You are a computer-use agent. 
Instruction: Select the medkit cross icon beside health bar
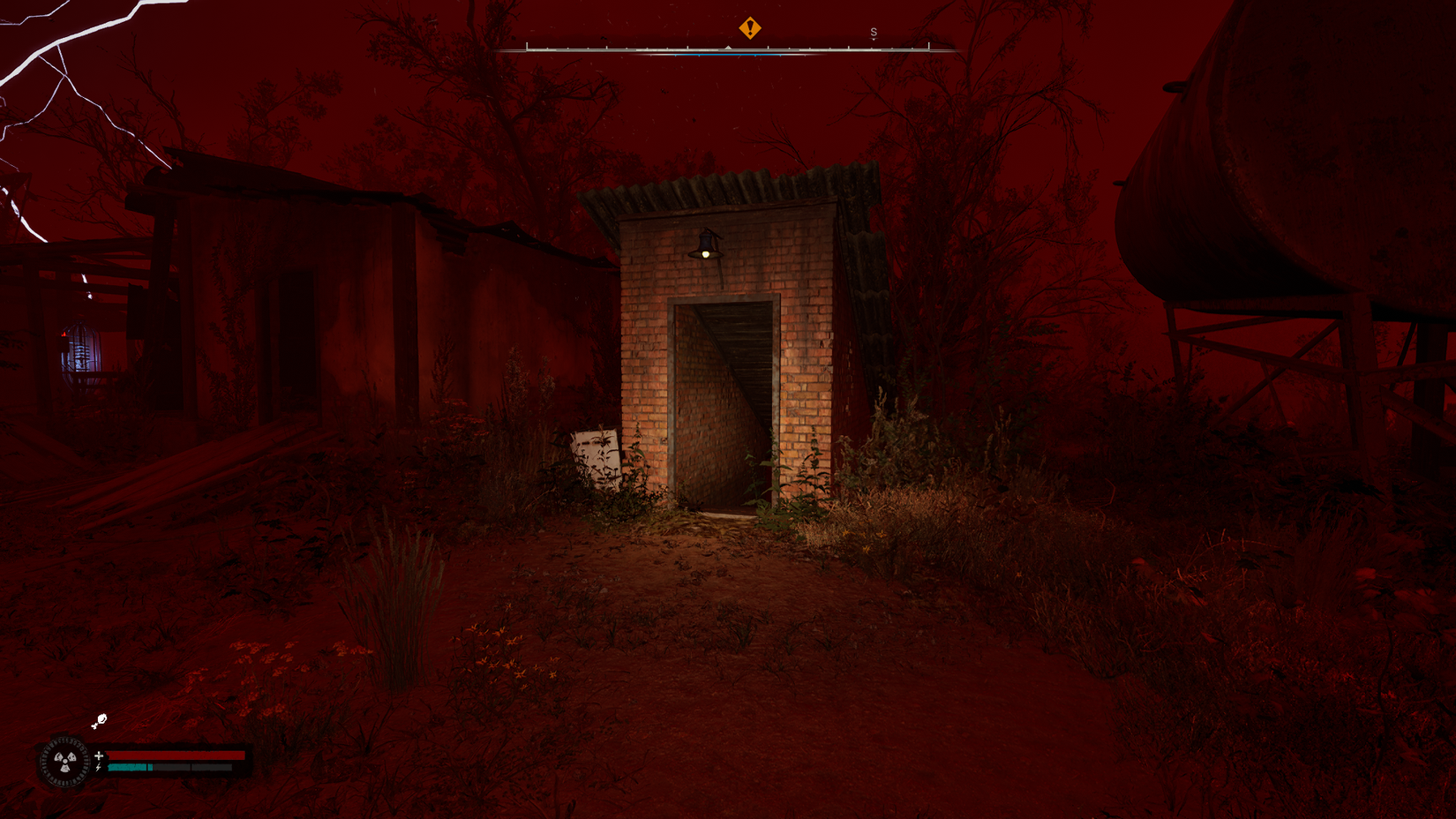tap(99, 755)
